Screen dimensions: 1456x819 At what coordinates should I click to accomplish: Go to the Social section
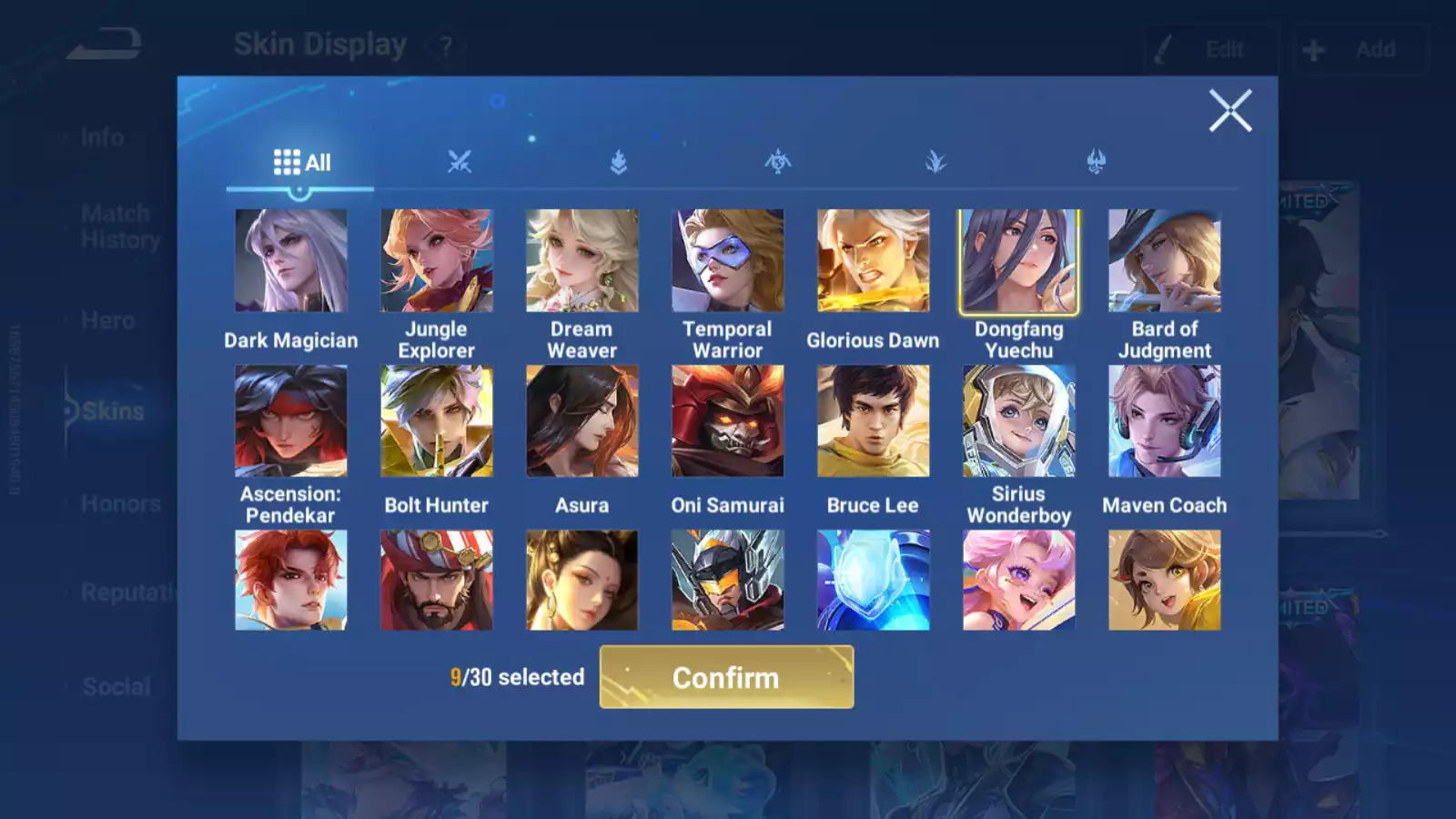tap(116, 685)
